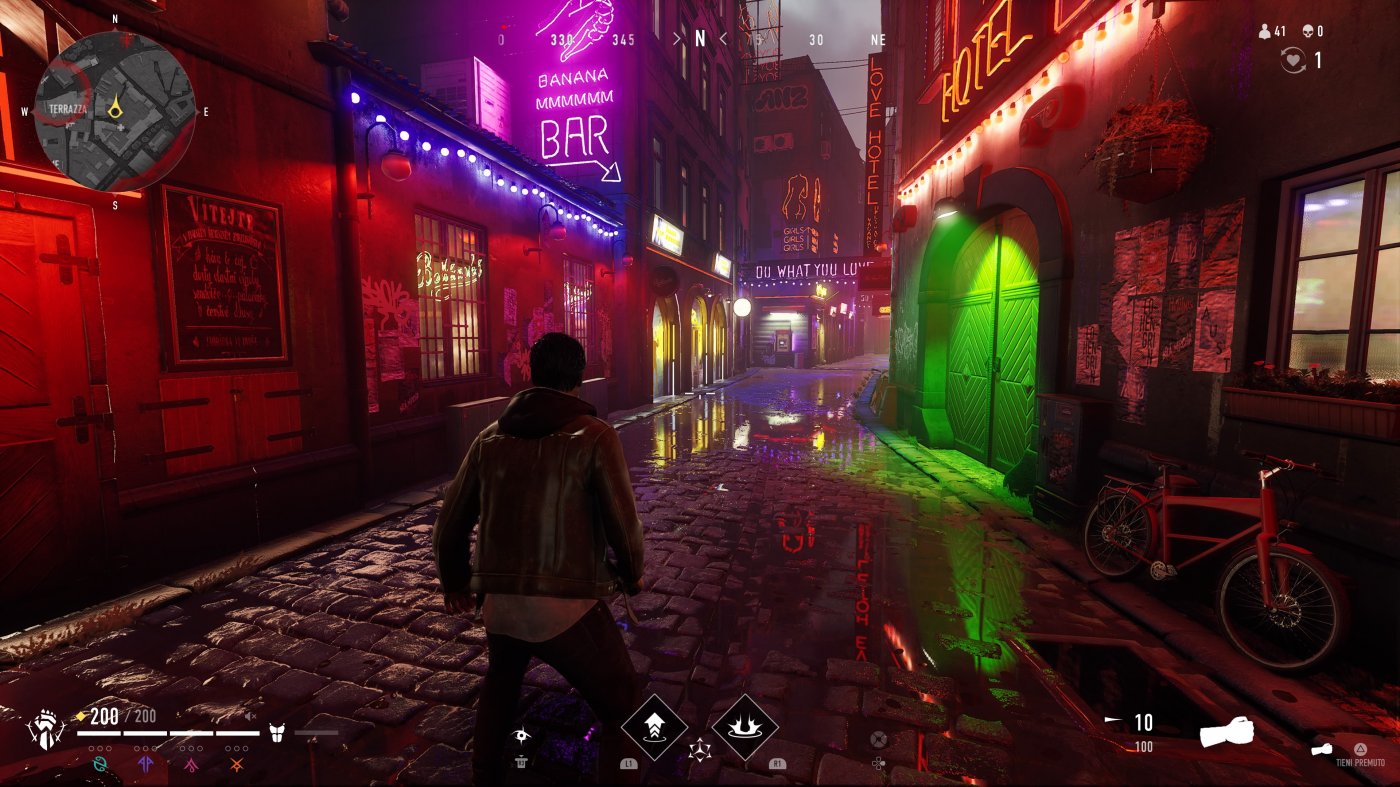Activate the eye-shaped senses ability icon
The image size is (1400, 787).
[x=521, y=735]
